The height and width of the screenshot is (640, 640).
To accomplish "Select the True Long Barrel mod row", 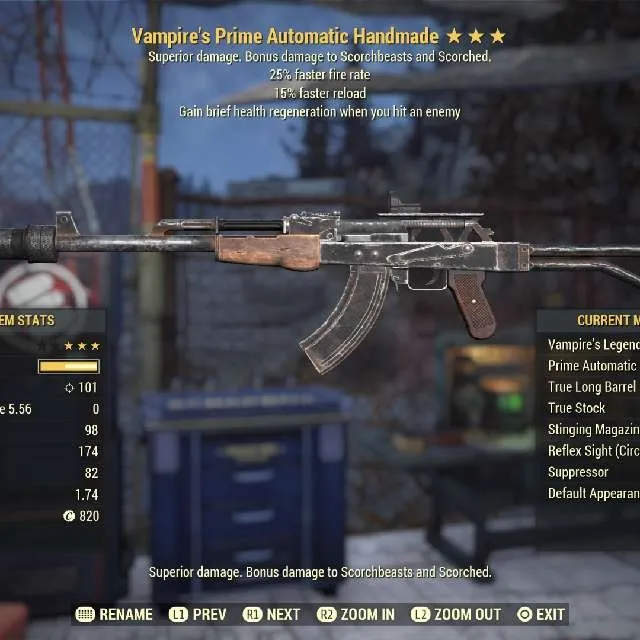I will click(592, 387).
